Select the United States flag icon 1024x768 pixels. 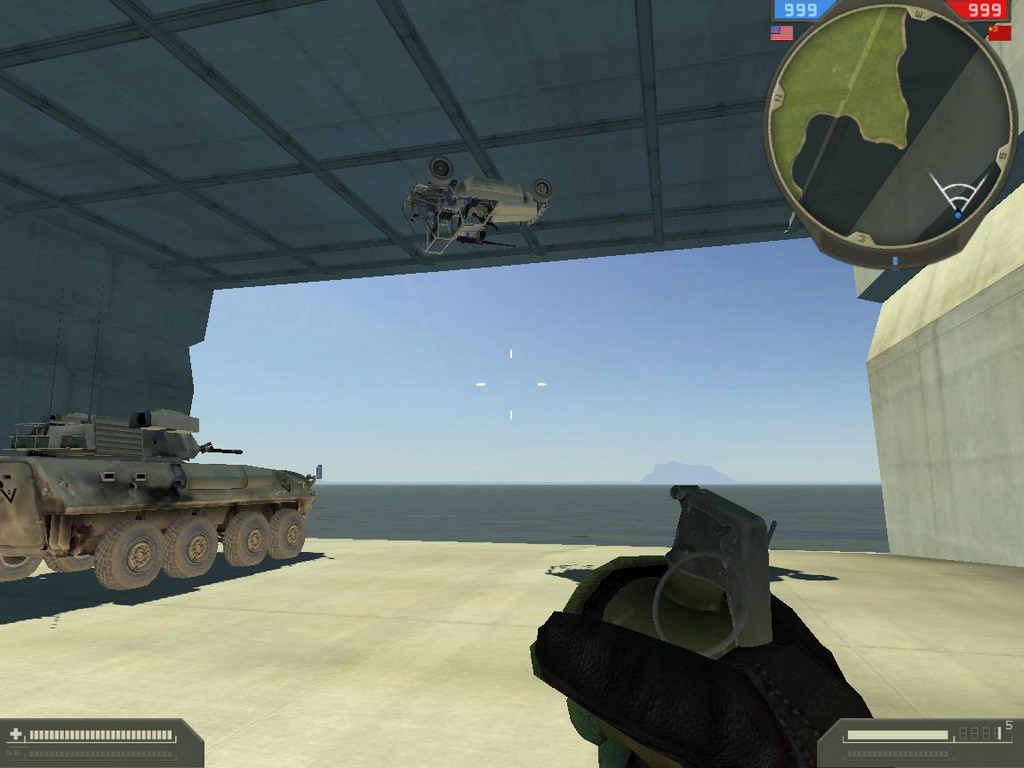point(782,33)
